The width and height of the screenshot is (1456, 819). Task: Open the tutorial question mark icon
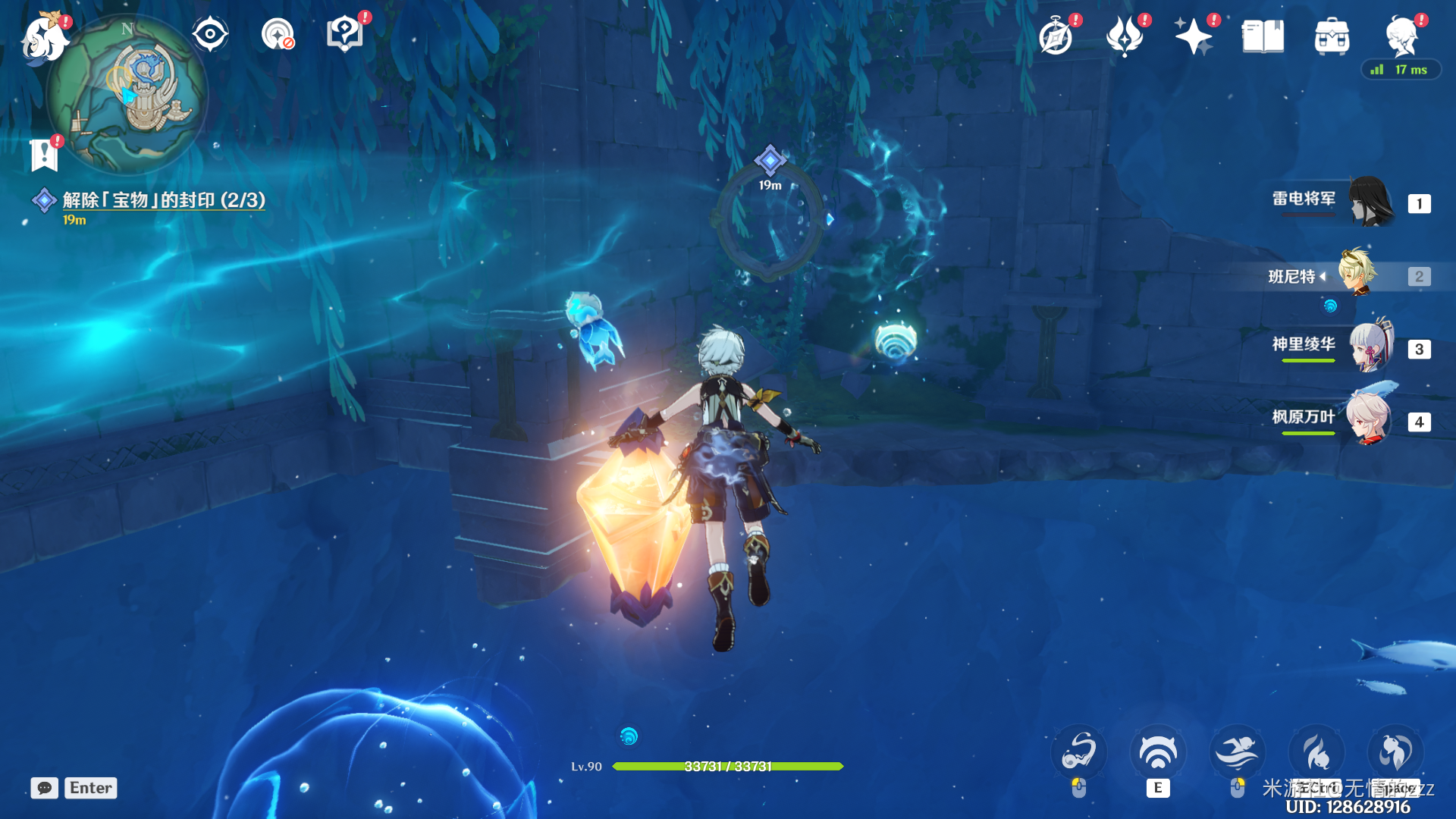pos(345,34)
